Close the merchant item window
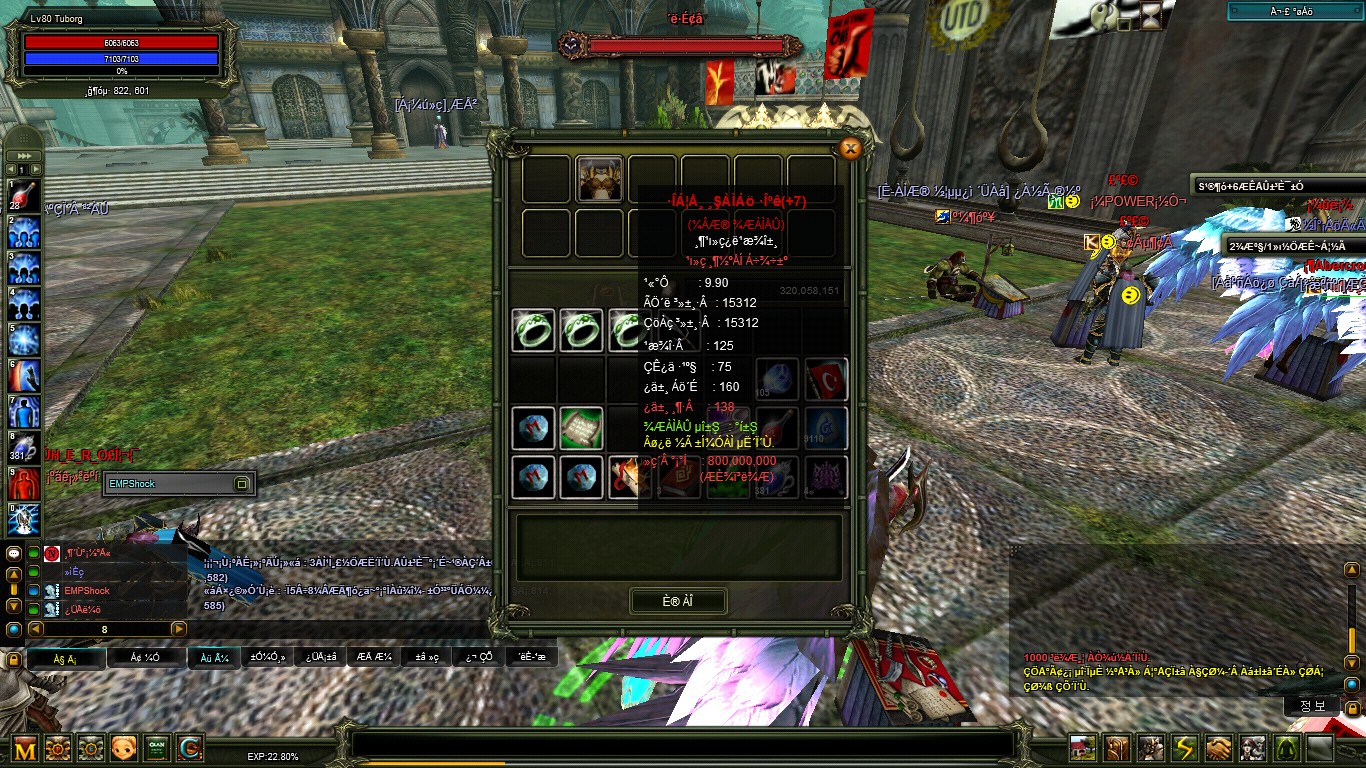This screenshot has width=1366, height=768. tap(850, 149)
